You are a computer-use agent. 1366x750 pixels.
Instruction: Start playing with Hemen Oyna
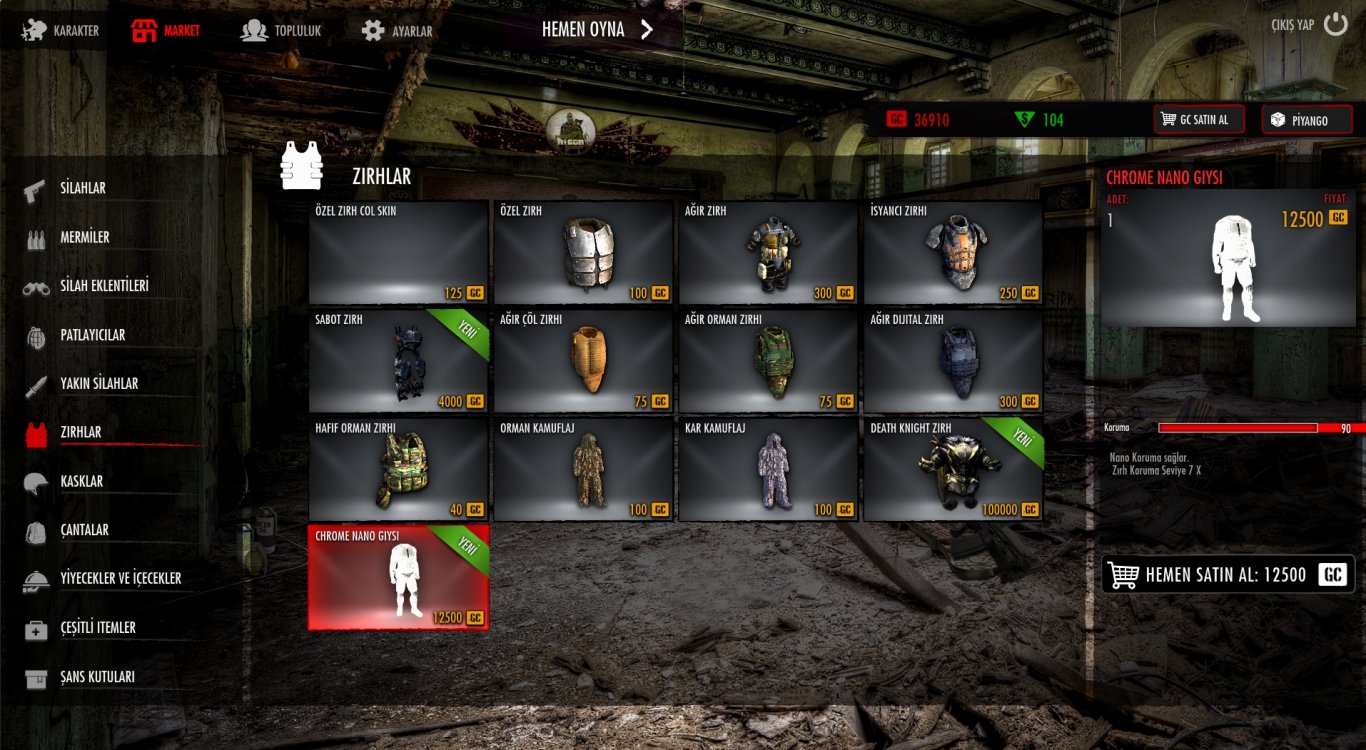[597, 30]
